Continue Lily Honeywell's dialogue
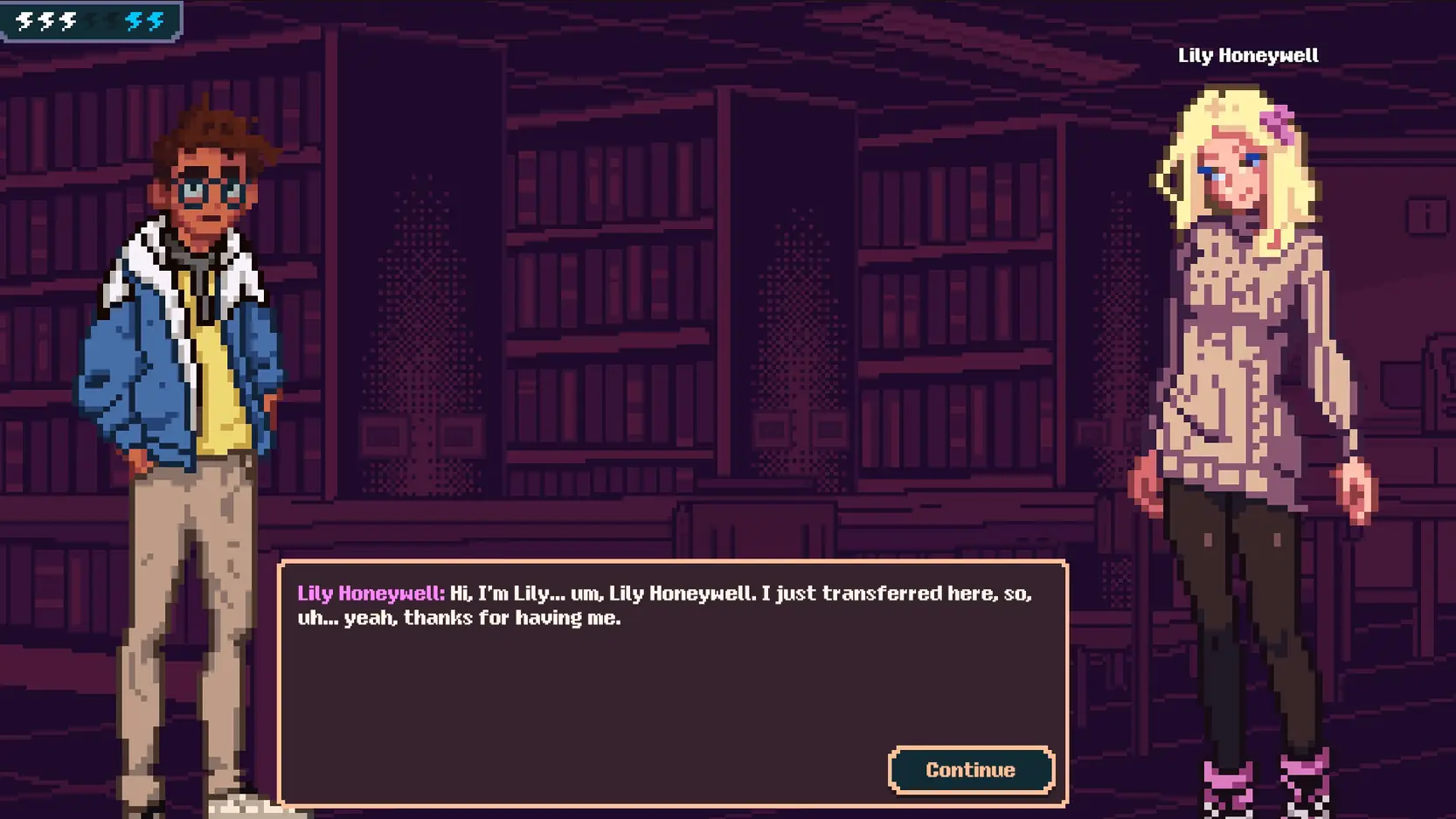Viewport: 1456px width, 819px height. (970, 769)
